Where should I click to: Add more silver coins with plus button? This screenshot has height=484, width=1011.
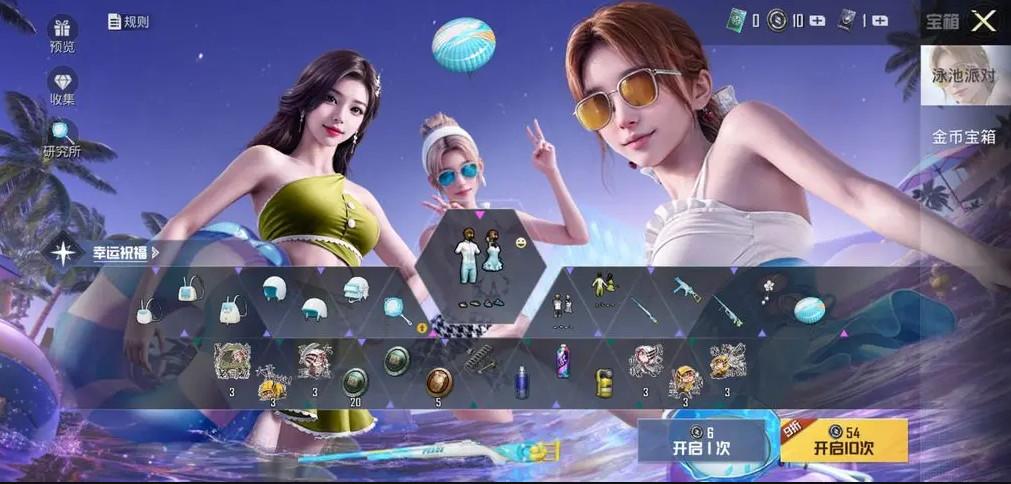tap(817, 20)
